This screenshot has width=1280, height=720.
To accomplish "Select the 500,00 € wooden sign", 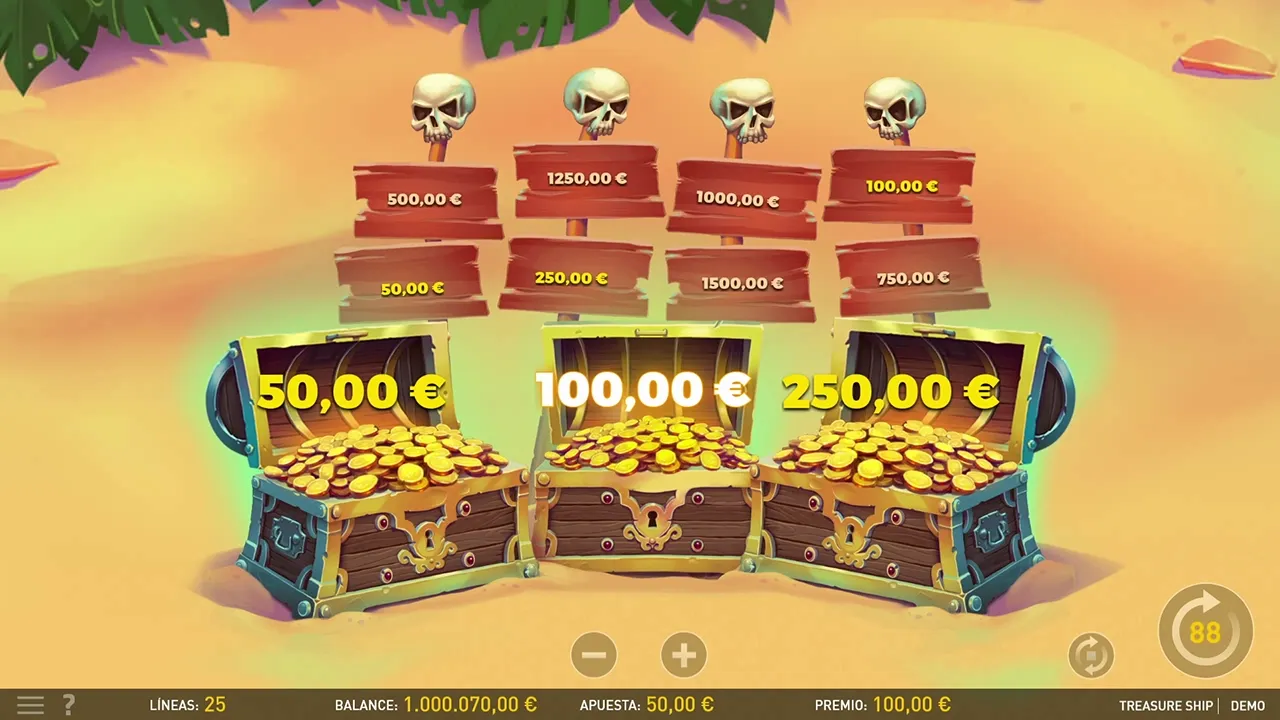I will 424,199.
